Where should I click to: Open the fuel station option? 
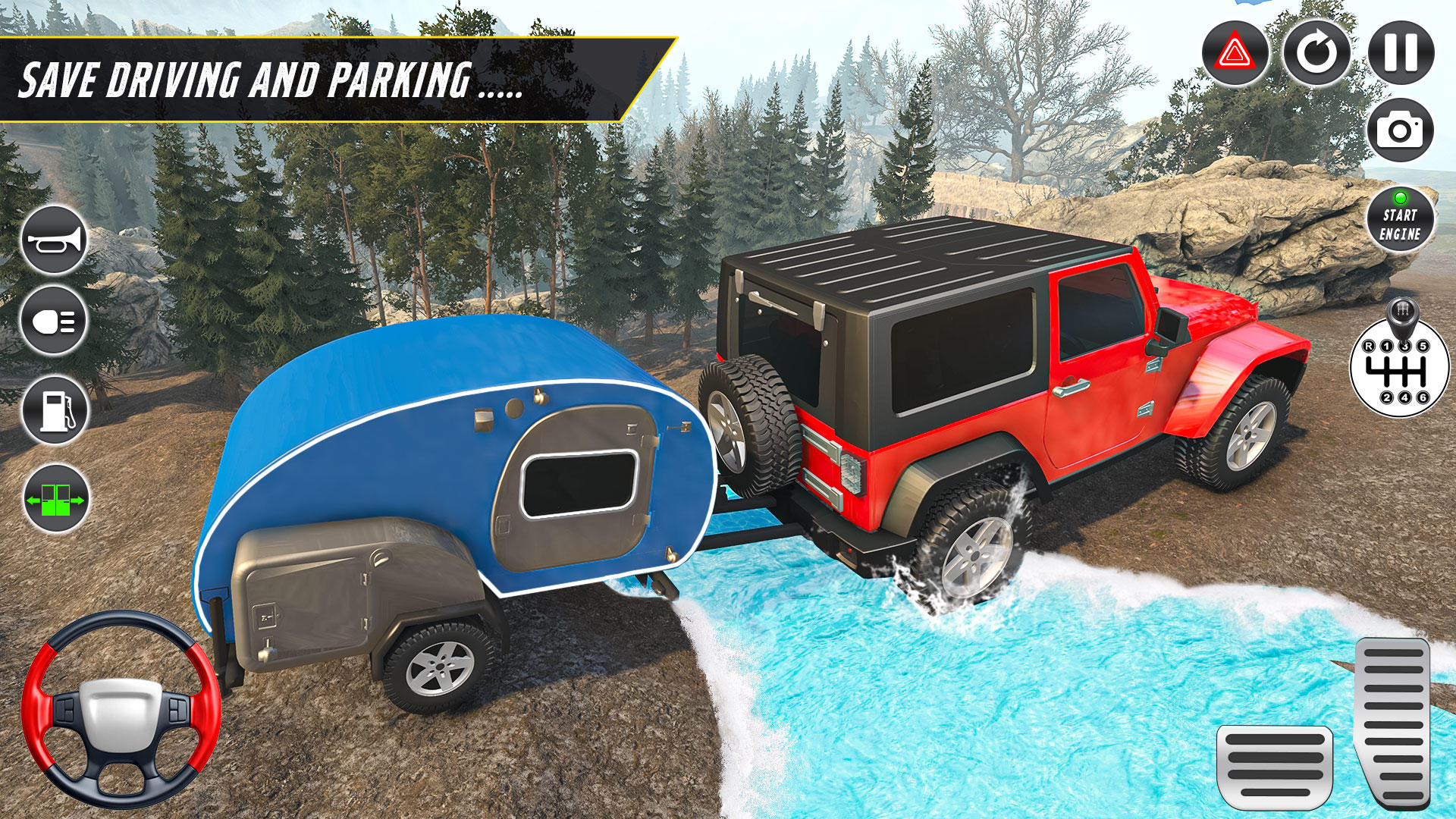coord(55,408)
